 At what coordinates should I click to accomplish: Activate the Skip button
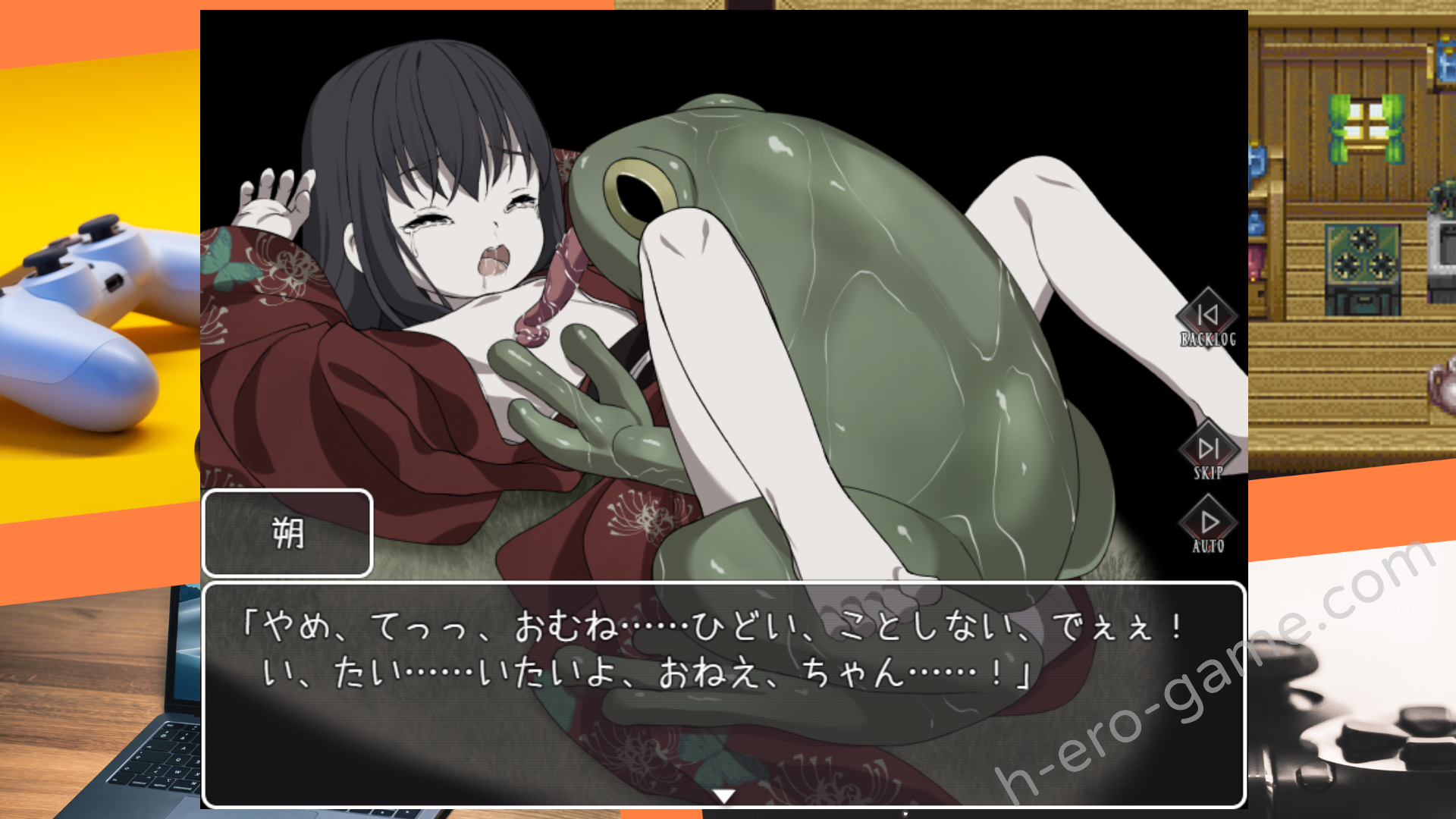pyautogui.click(x=1208, y=452)
